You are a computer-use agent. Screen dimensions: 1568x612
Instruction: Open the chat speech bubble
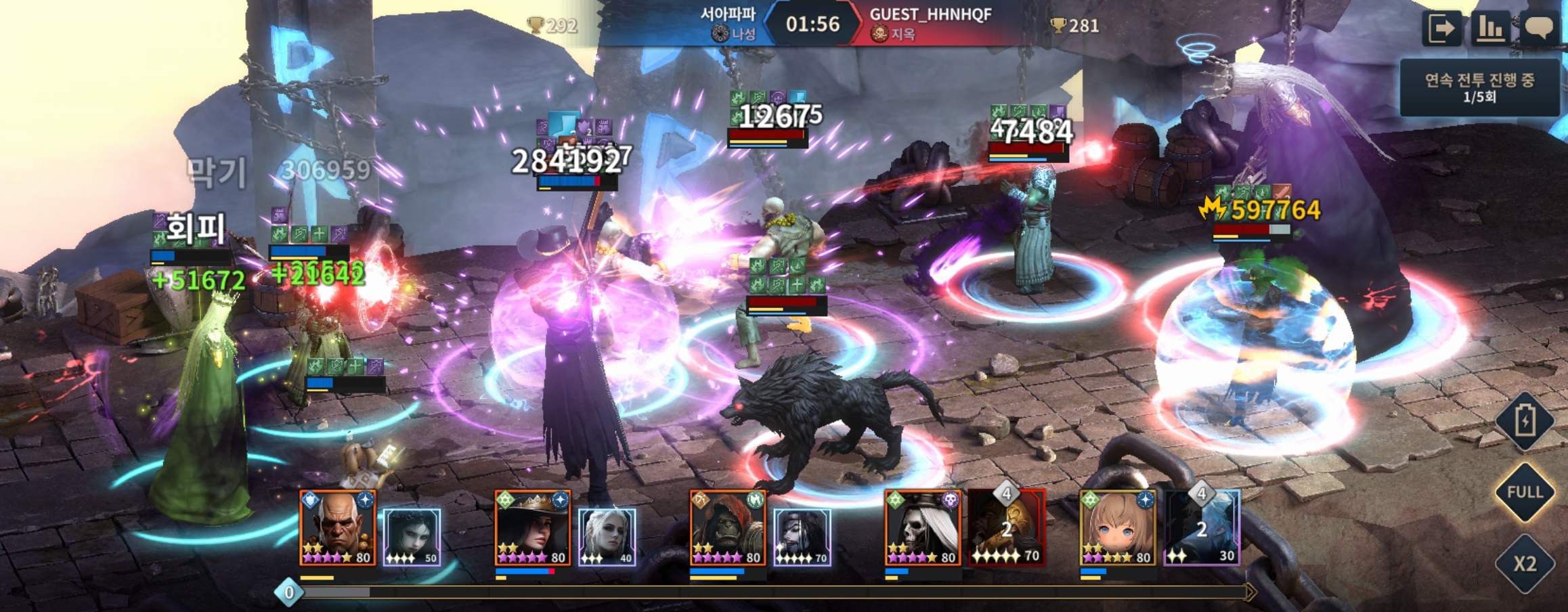coord(1538,28)
